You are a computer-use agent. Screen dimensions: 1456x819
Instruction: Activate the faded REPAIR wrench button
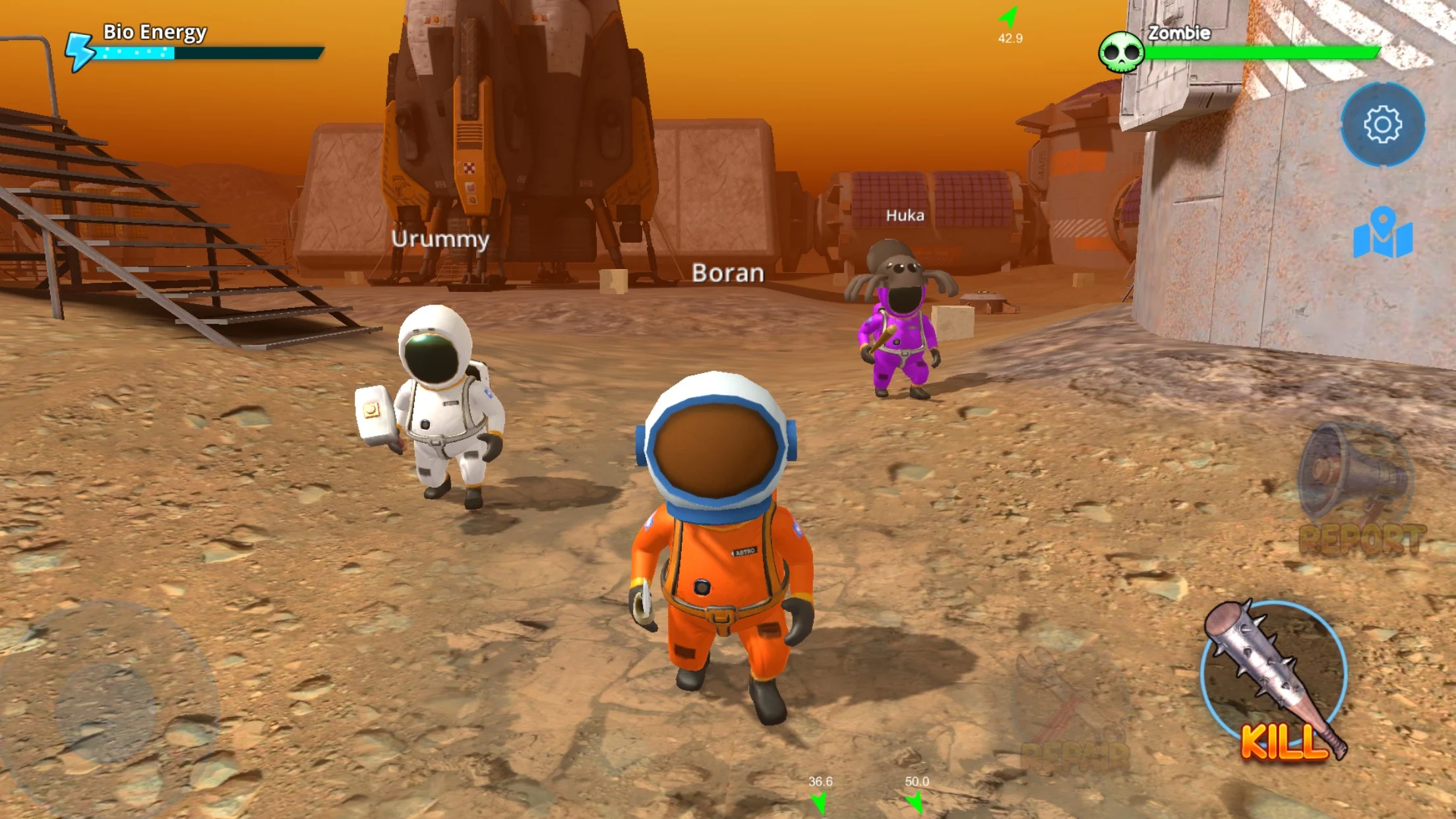[1072, 712]
